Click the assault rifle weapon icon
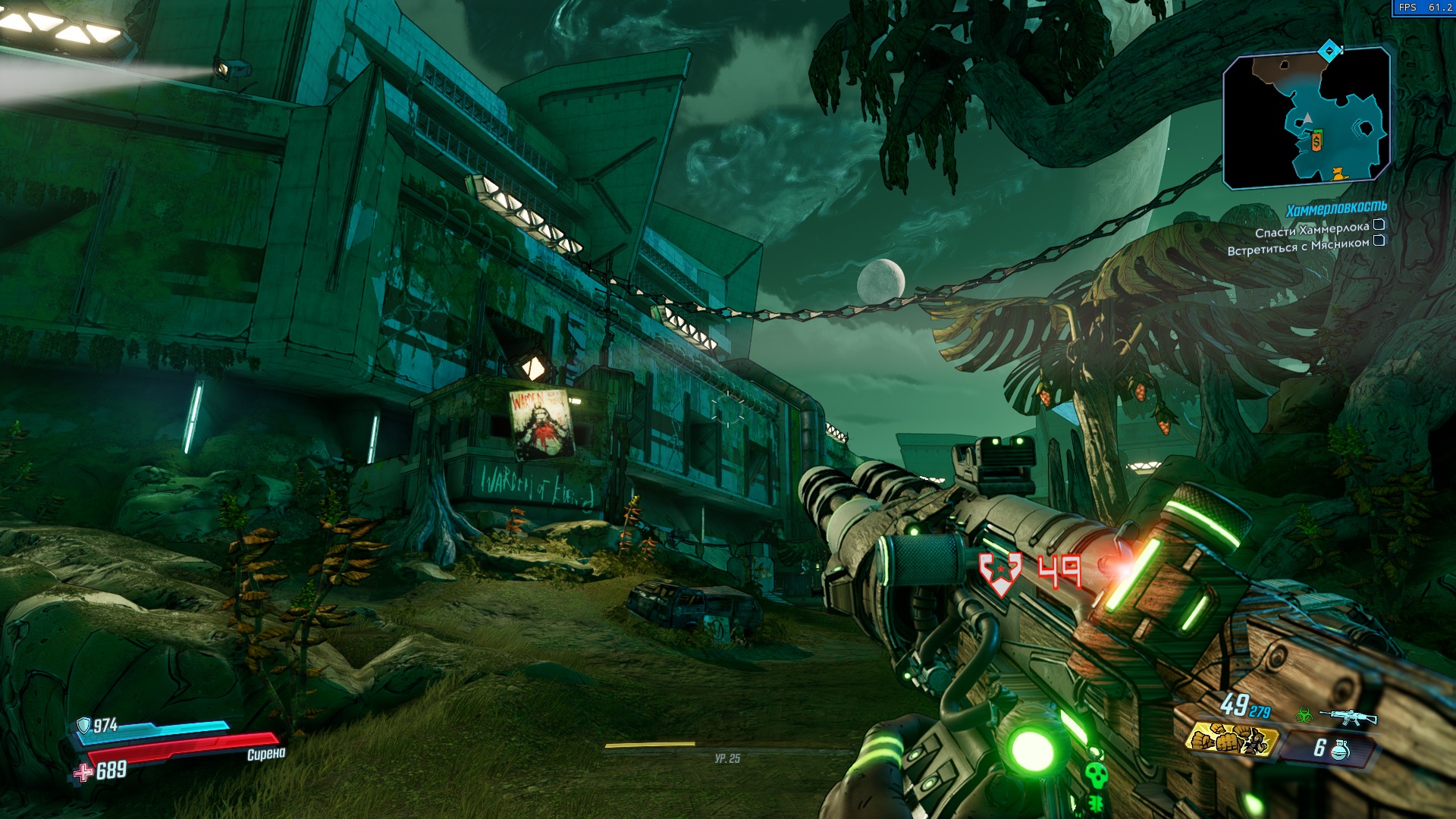 pos(1348,717)
